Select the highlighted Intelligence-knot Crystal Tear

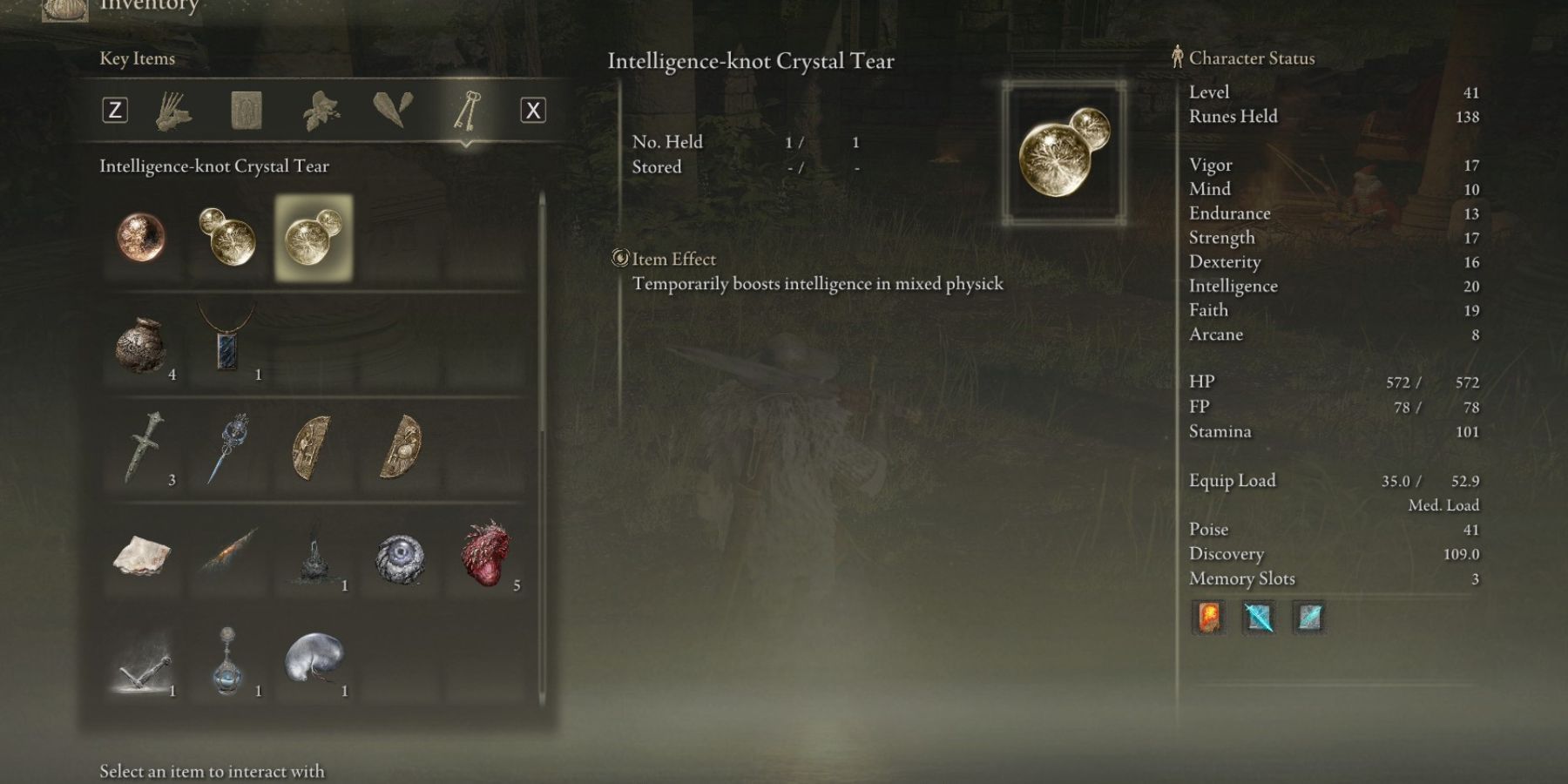pos(314,238)
